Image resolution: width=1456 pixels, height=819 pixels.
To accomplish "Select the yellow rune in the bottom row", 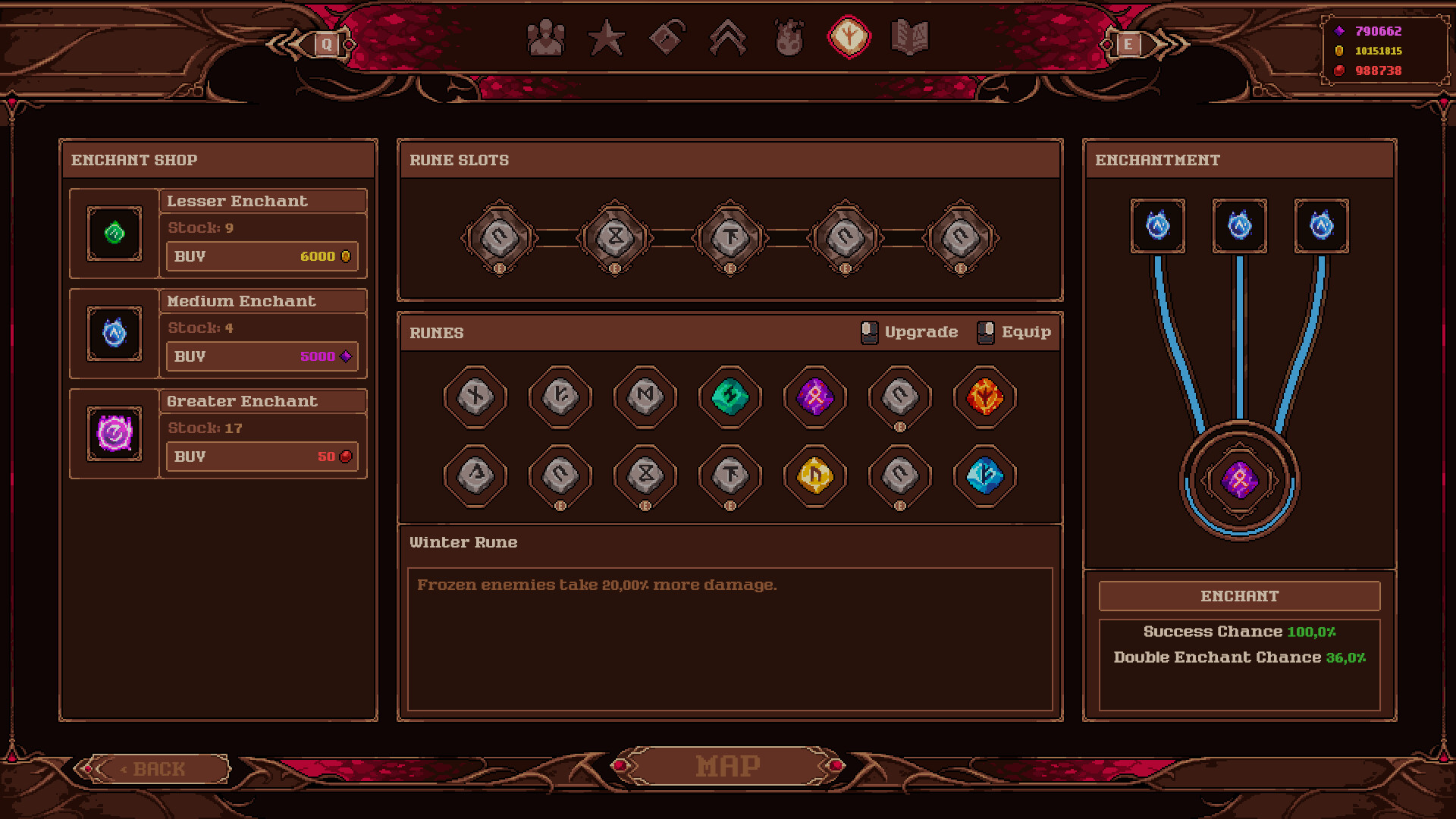I will (814, 476).
